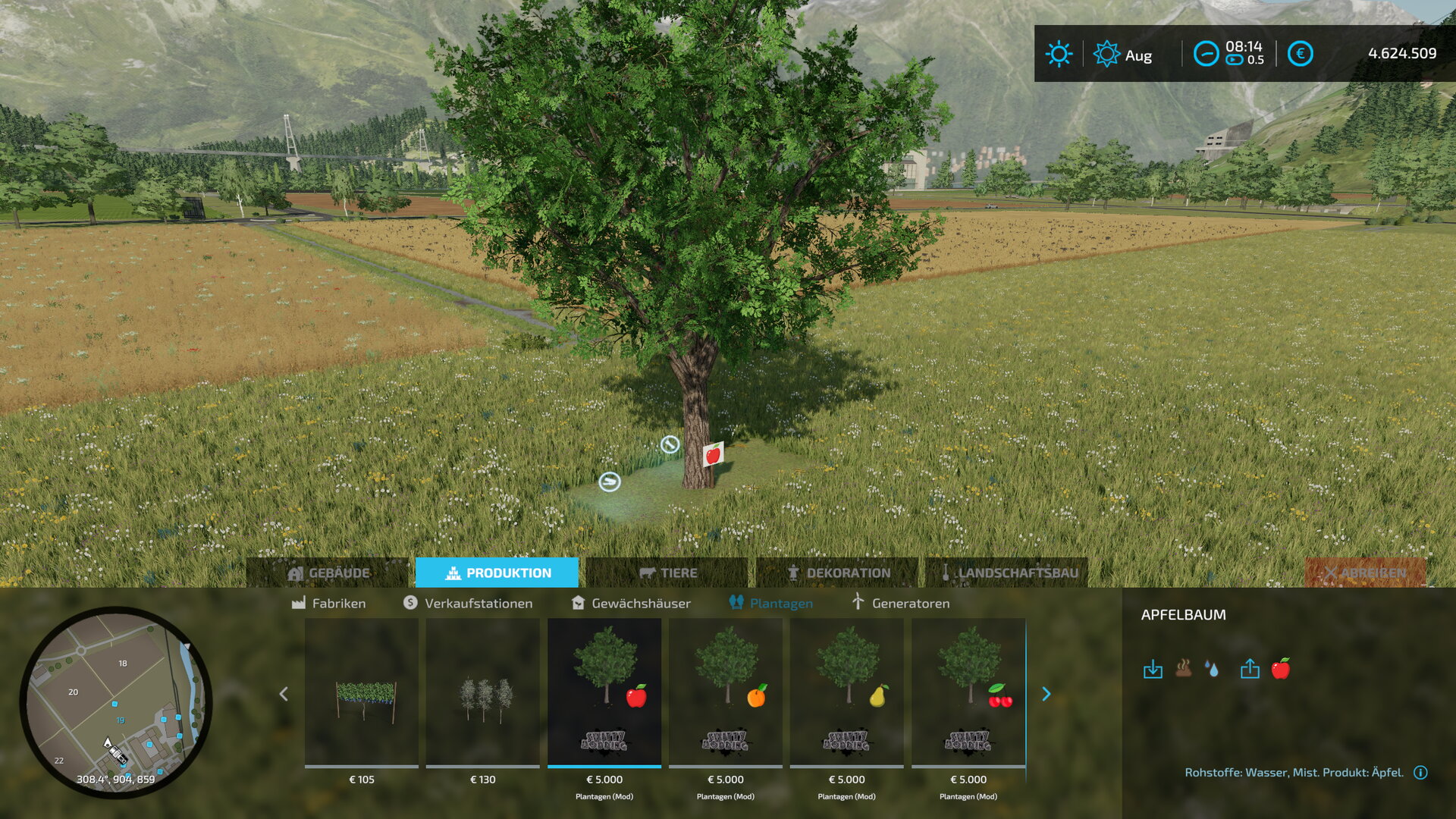Choose the €130 tree row item
Screen dimensions: 1456x819
pyautogui.click(x=483, y=694)
